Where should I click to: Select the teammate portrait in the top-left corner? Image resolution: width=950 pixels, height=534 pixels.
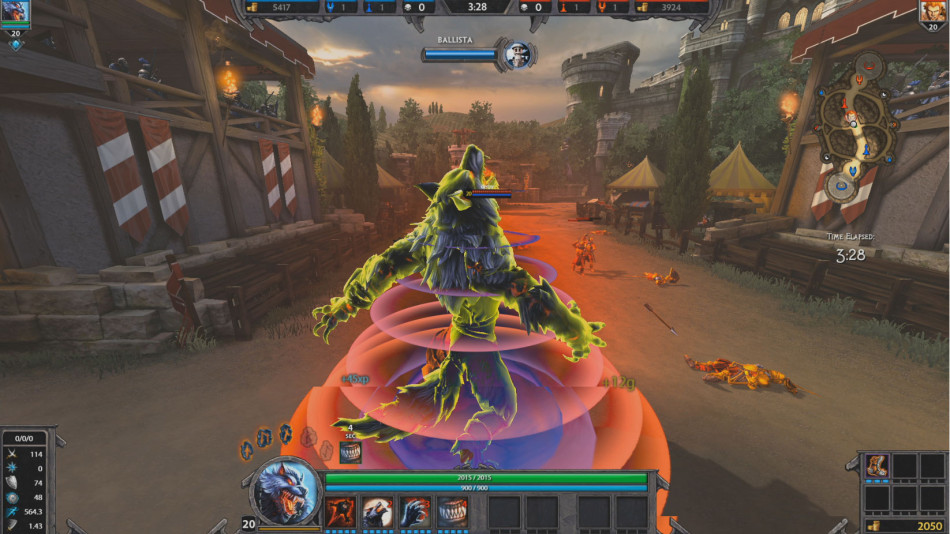click(x=16, y=12)
